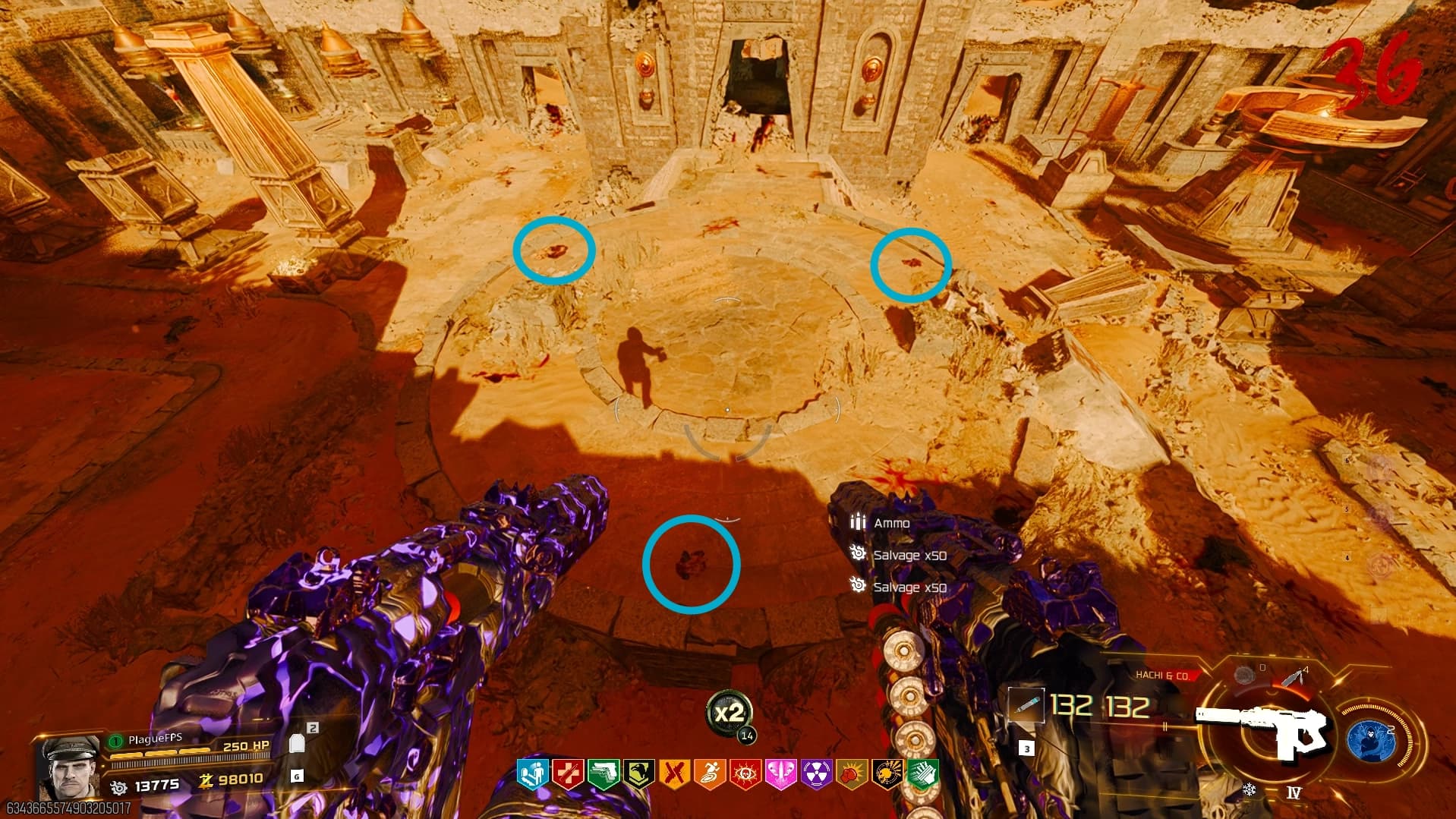Click the green hand perk icon
1456x819 pixels.
pos(922,774)
